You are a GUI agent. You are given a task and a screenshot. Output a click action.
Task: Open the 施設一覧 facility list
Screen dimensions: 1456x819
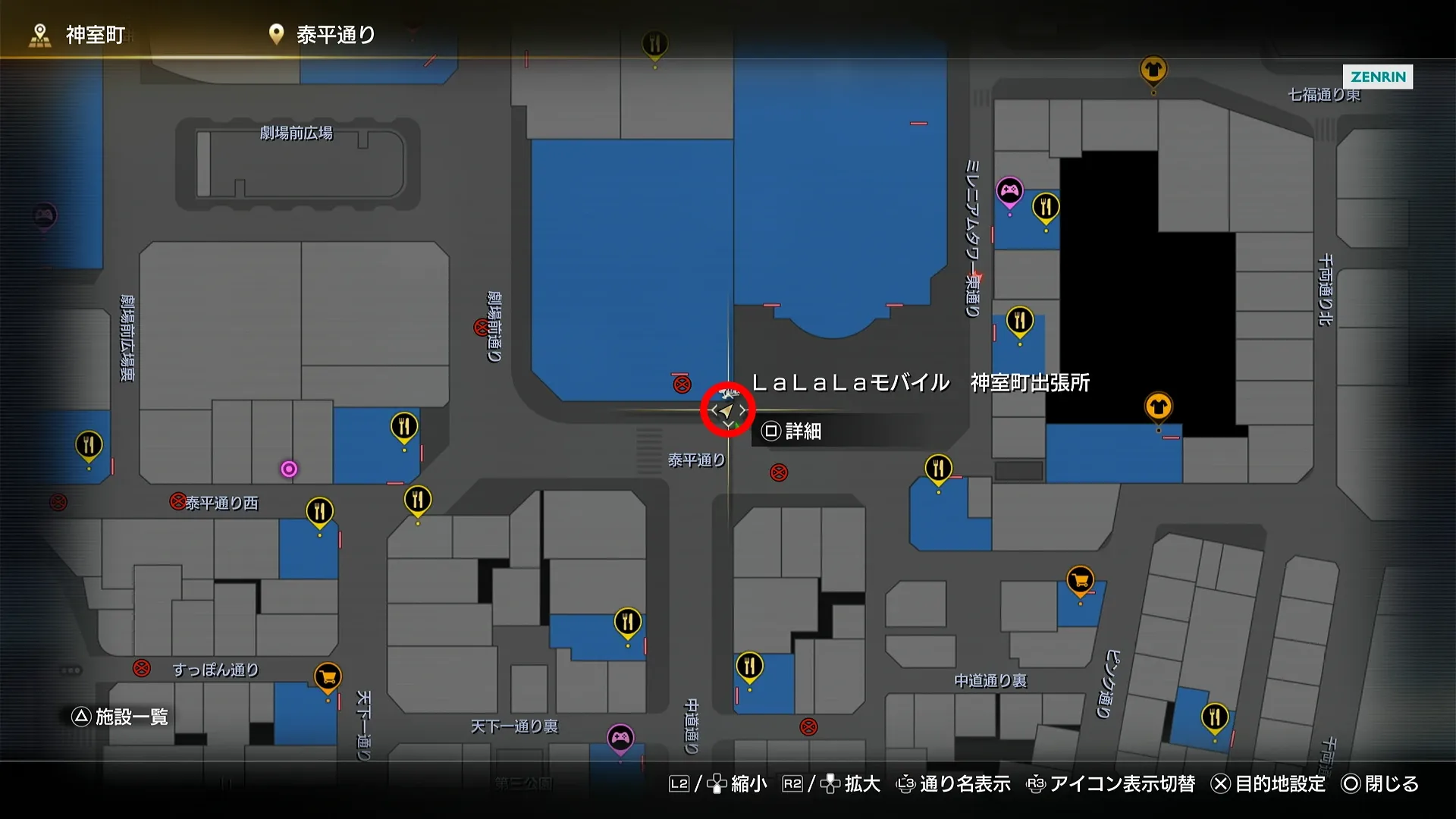[x=121, y=715]
